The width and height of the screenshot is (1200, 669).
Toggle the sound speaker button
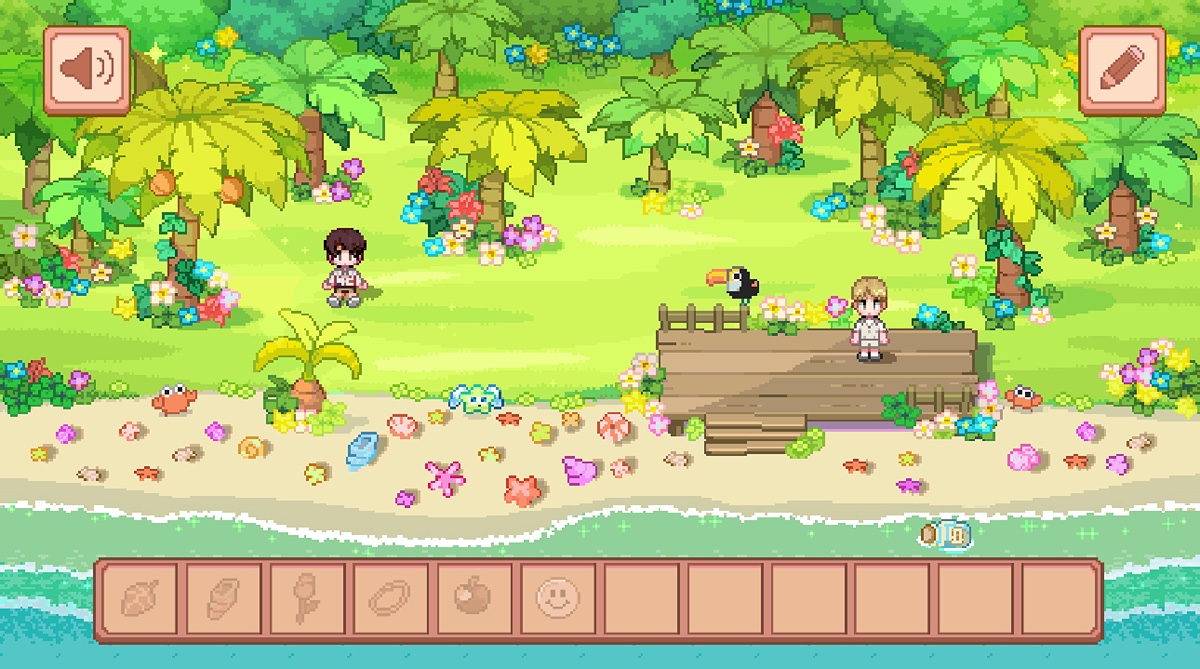pos(87,70)
